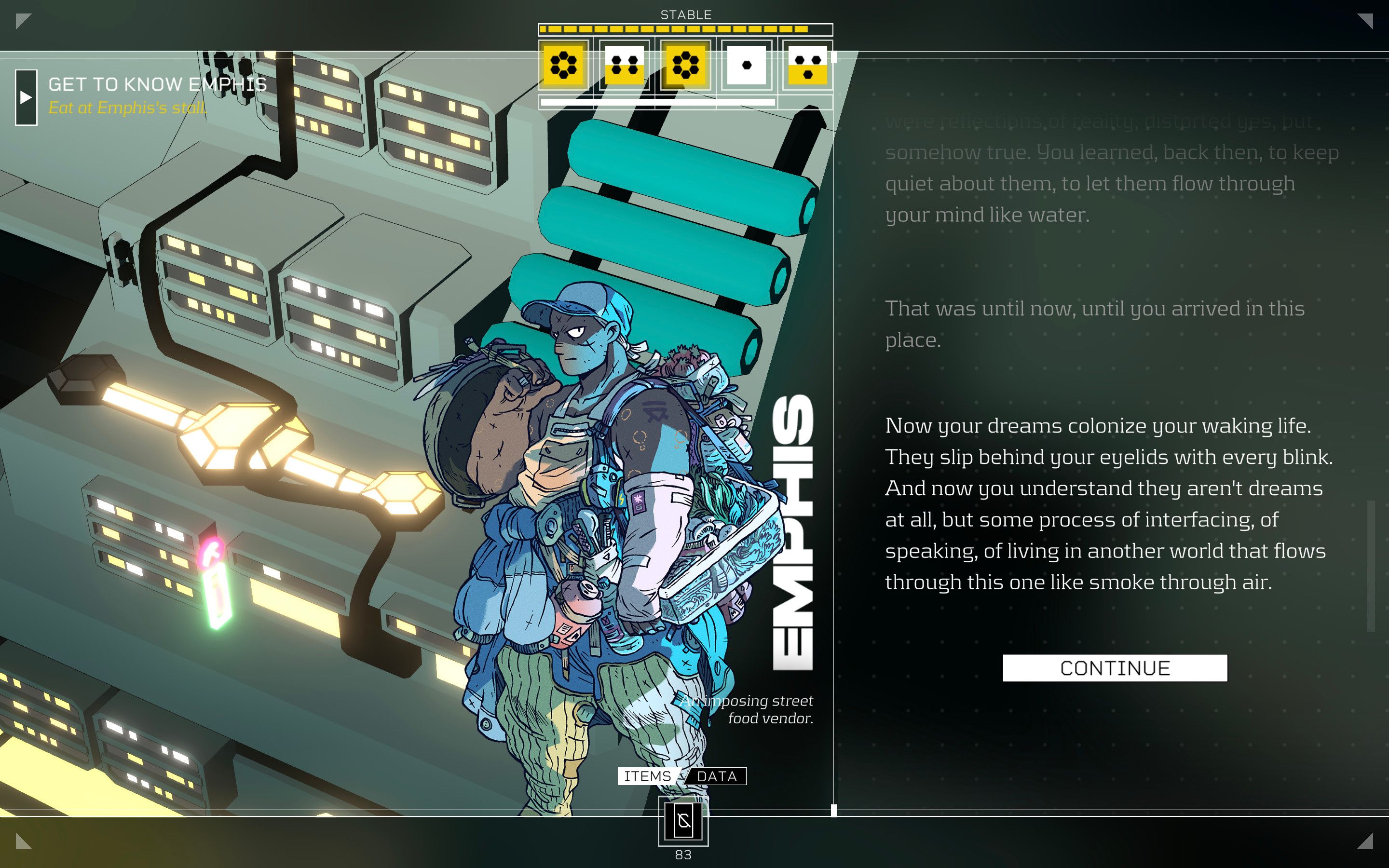Pick the die showing three pips
Viewport: 1389px width, 868px height.
(807, 65)
